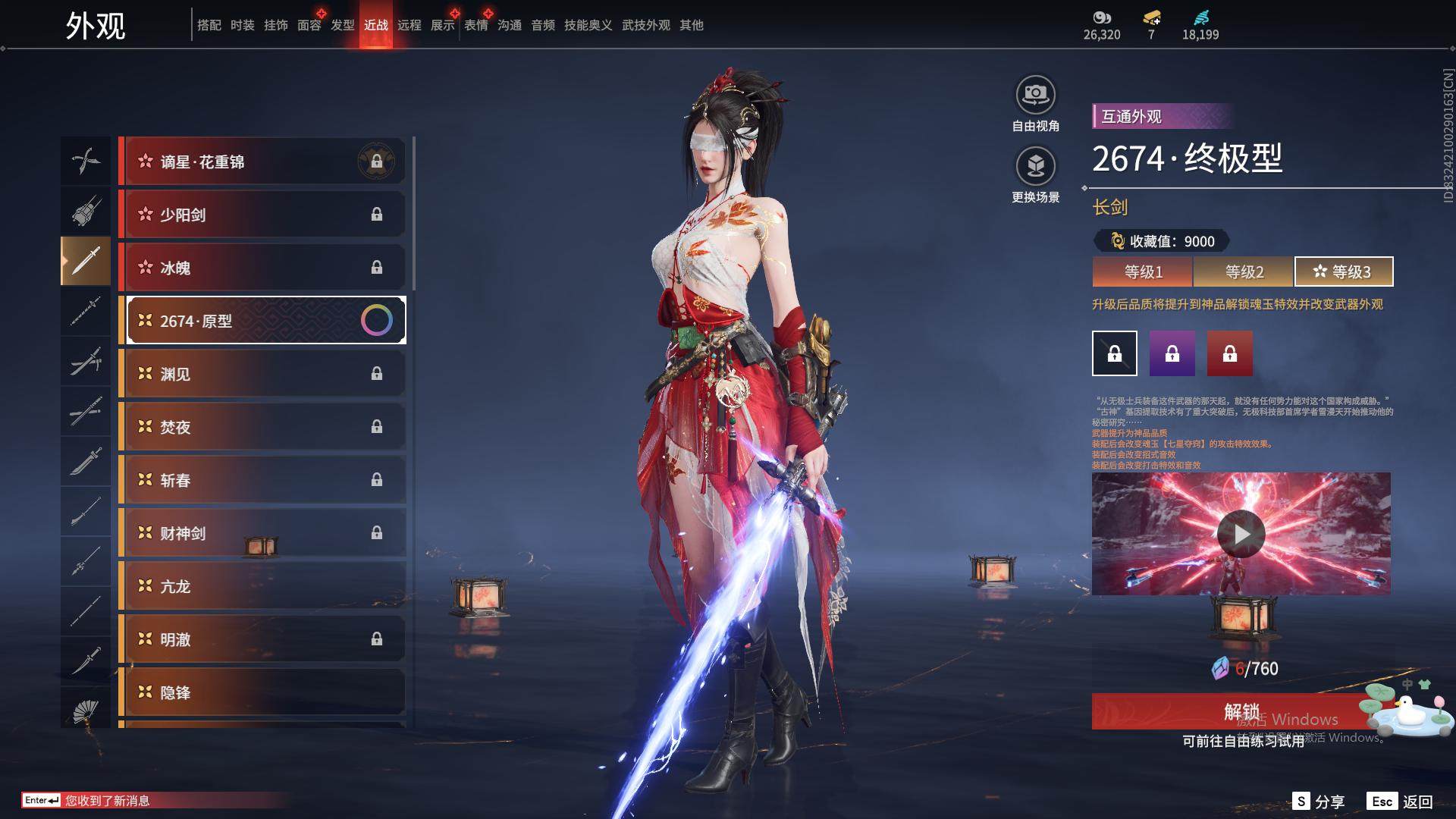Select the 渊见 skin entry
1456x819 pixels.
[262, 374]
